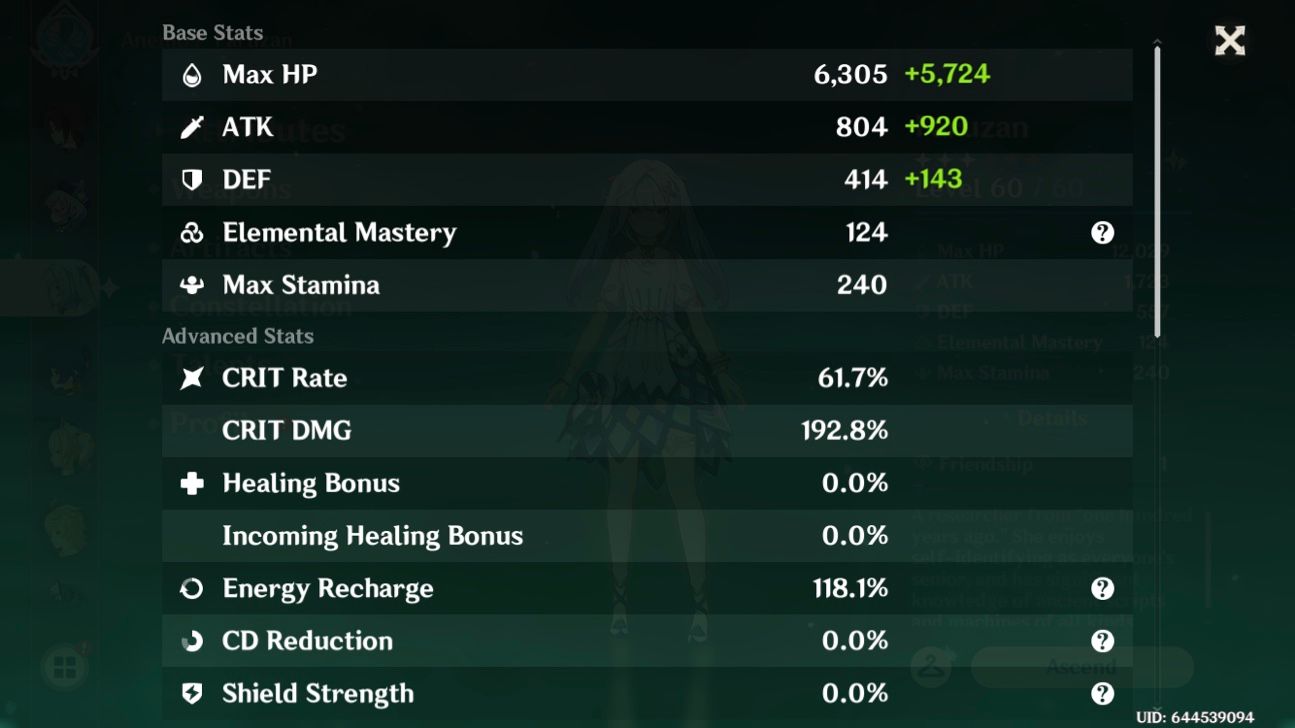Click the Energy Recharge icon
The height and width of the screenshot is (728, 1295).
point(193,588)
